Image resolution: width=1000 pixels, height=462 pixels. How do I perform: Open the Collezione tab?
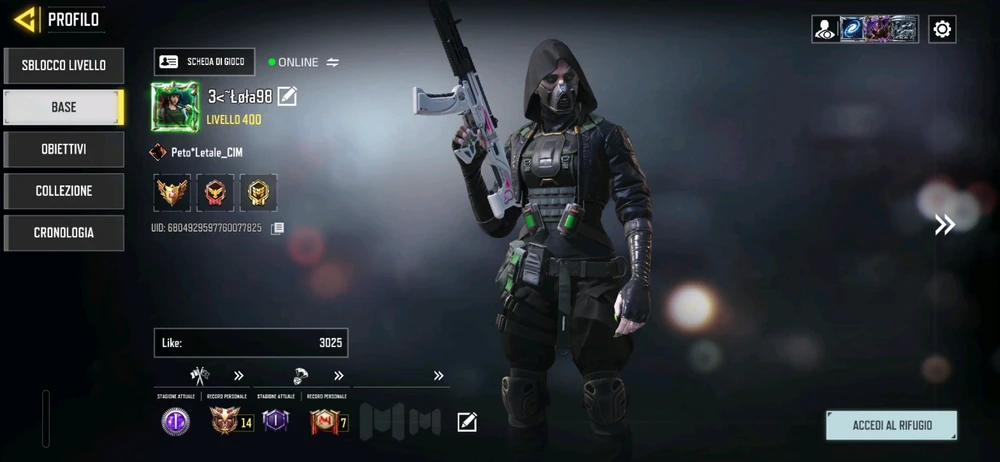(x=63, y=191)
